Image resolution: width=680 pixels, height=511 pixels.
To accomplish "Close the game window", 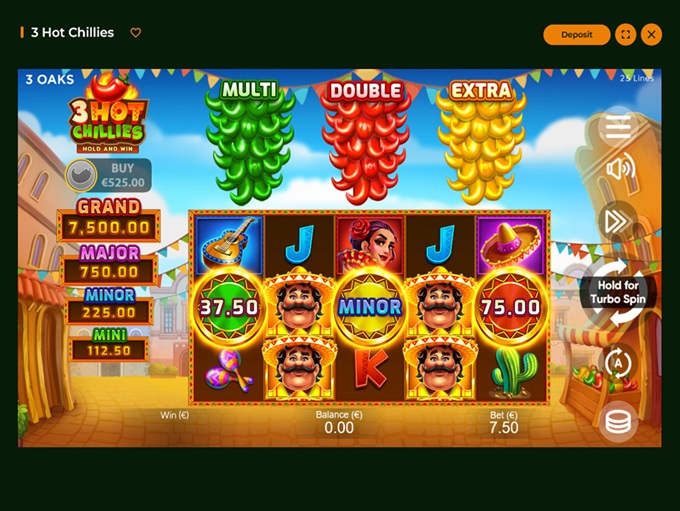I will [652, 34].
